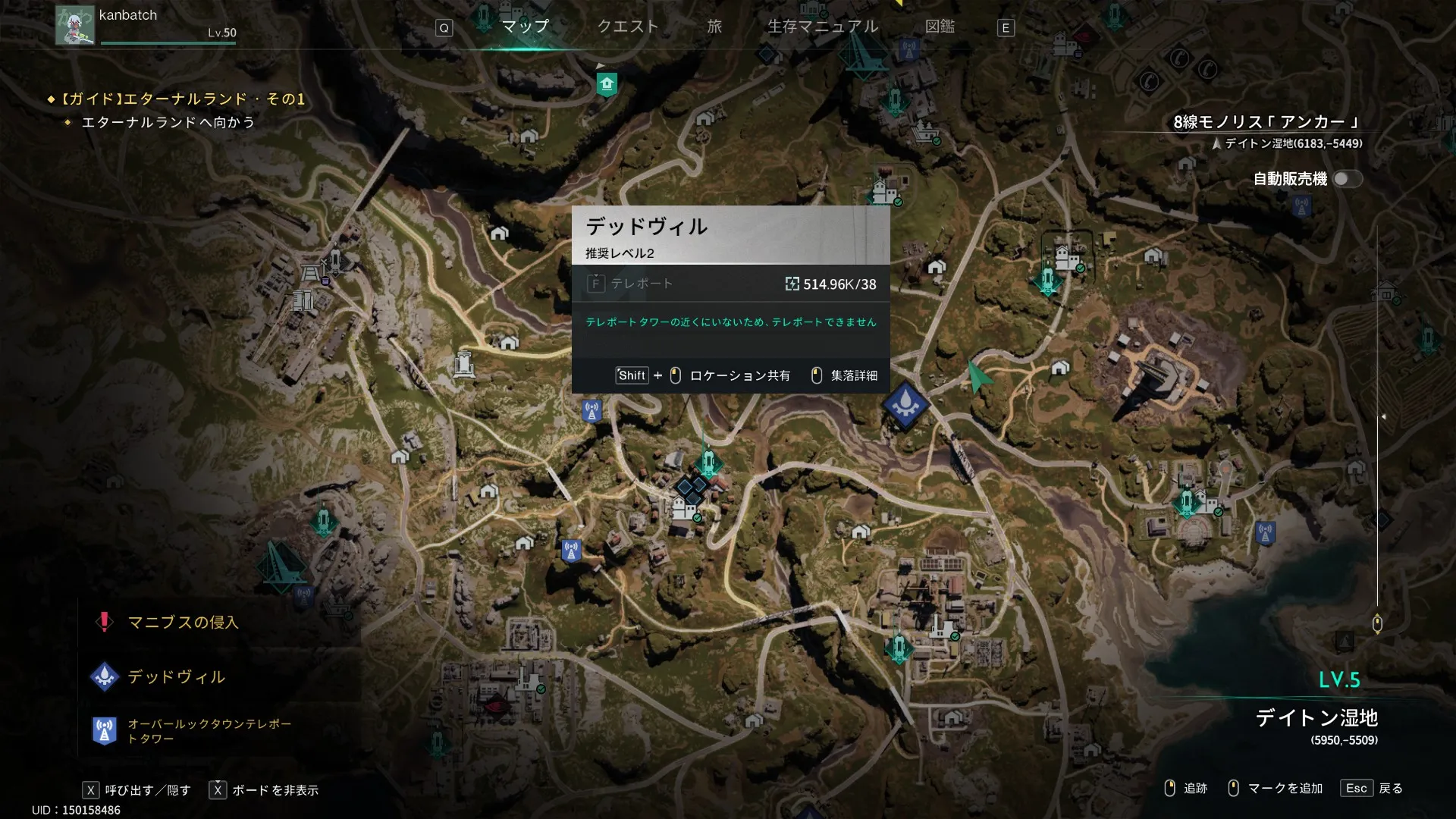This screenshot has width=1456, height=819.
Task: Select オーバールックタウンテレポートタワー entry
Action: [x=209, y=731]
